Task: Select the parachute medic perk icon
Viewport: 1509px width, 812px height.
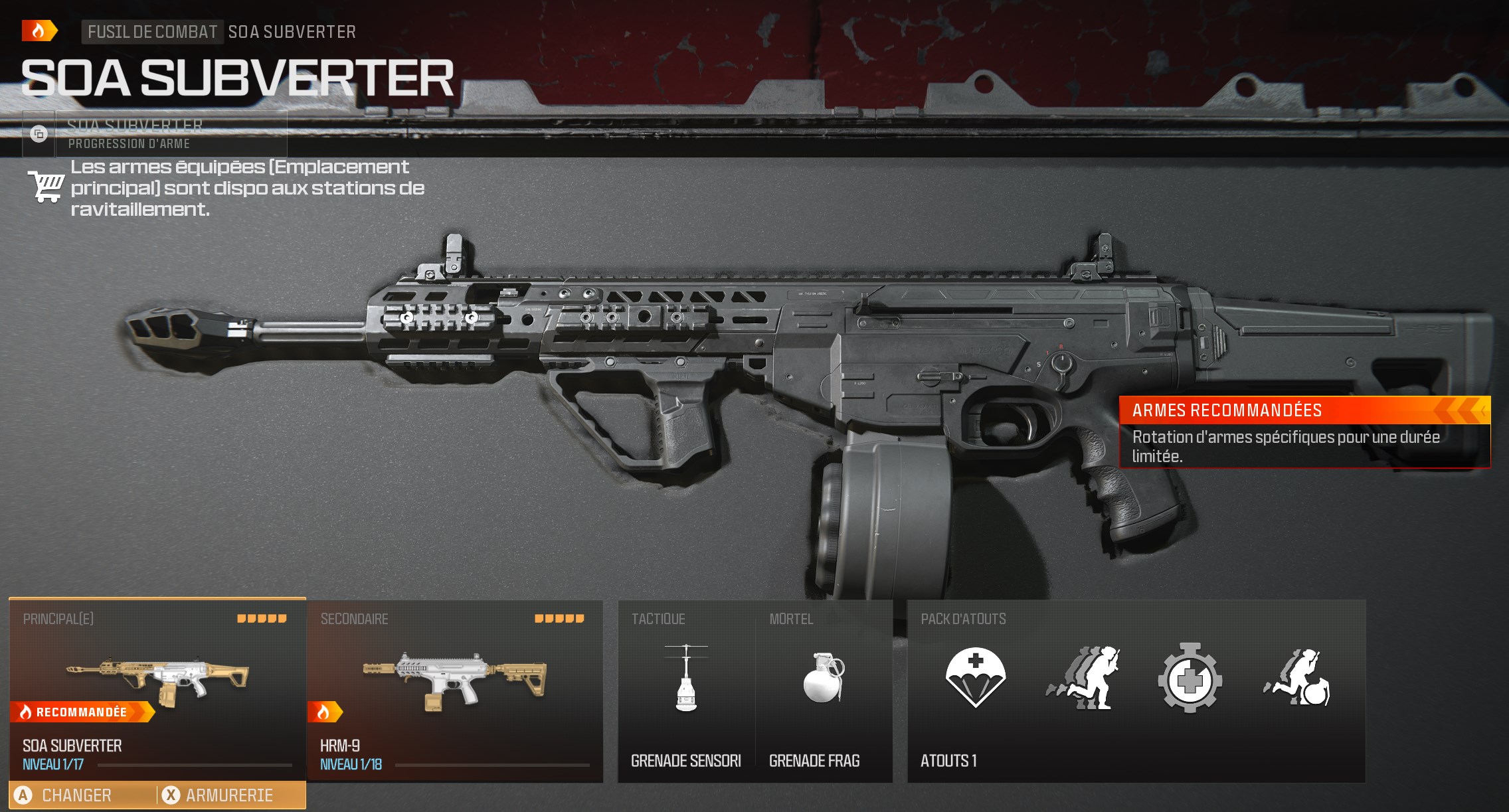Action: pyautogui.click(x=975, y=677)
